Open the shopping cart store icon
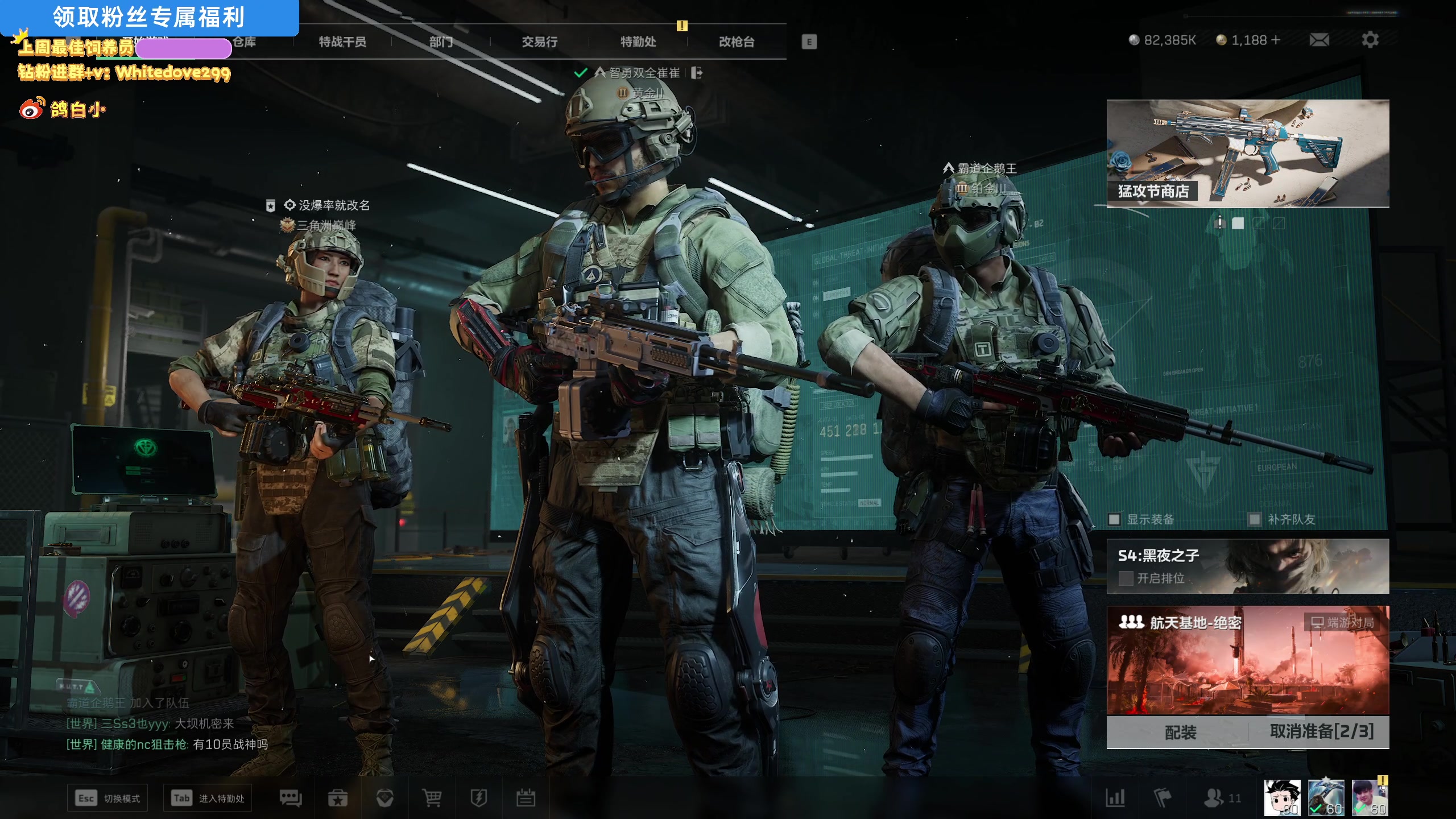Screen dimensions: 1456x819 [432, 798]
